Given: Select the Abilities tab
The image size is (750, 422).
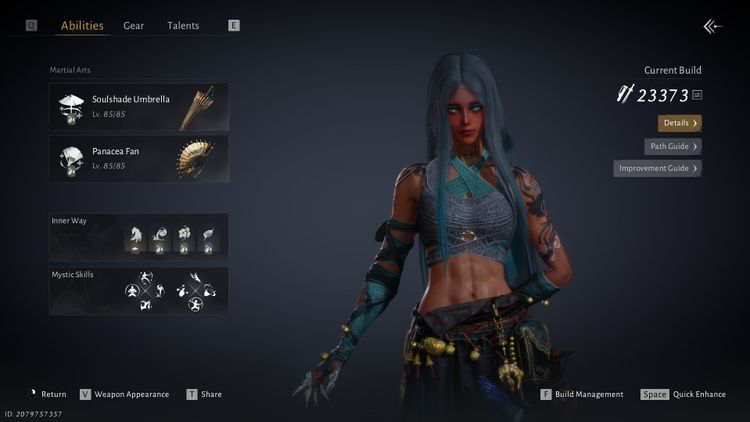Looking at the screenshot, I should (82, 26).
